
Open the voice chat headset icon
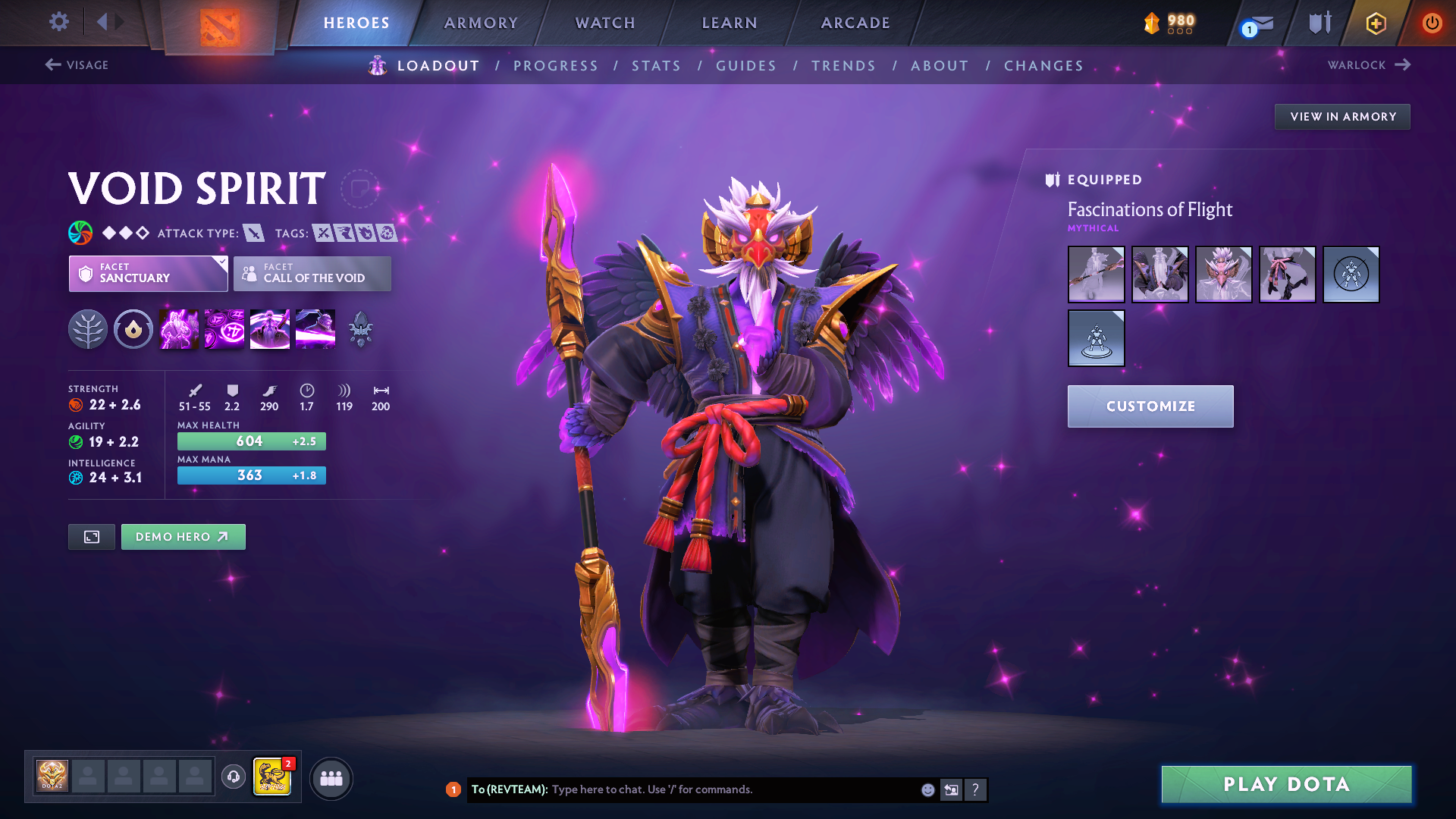233,777
